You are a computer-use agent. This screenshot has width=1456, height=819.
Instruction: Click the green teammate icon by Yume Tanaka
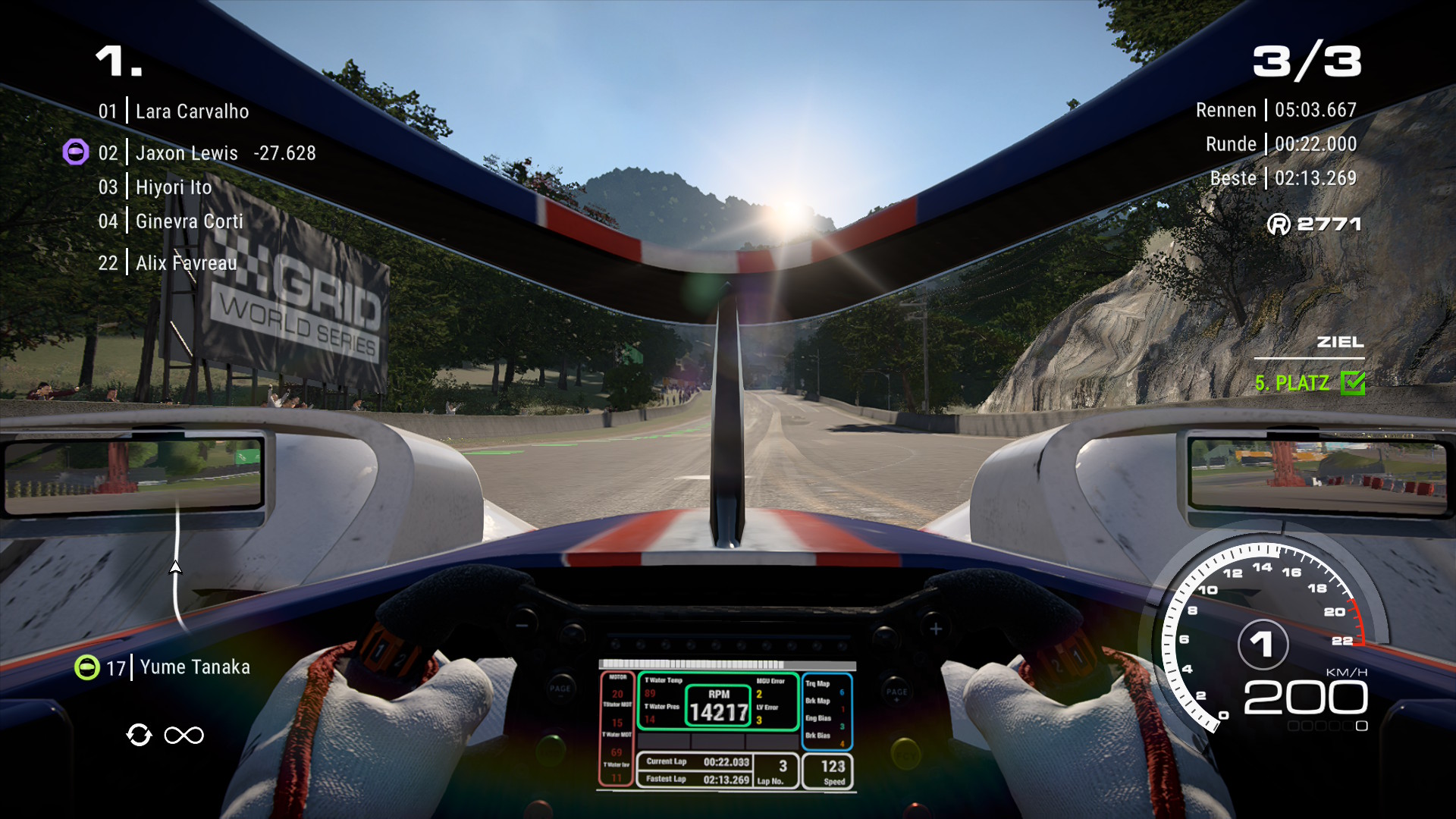click(87, 667)
